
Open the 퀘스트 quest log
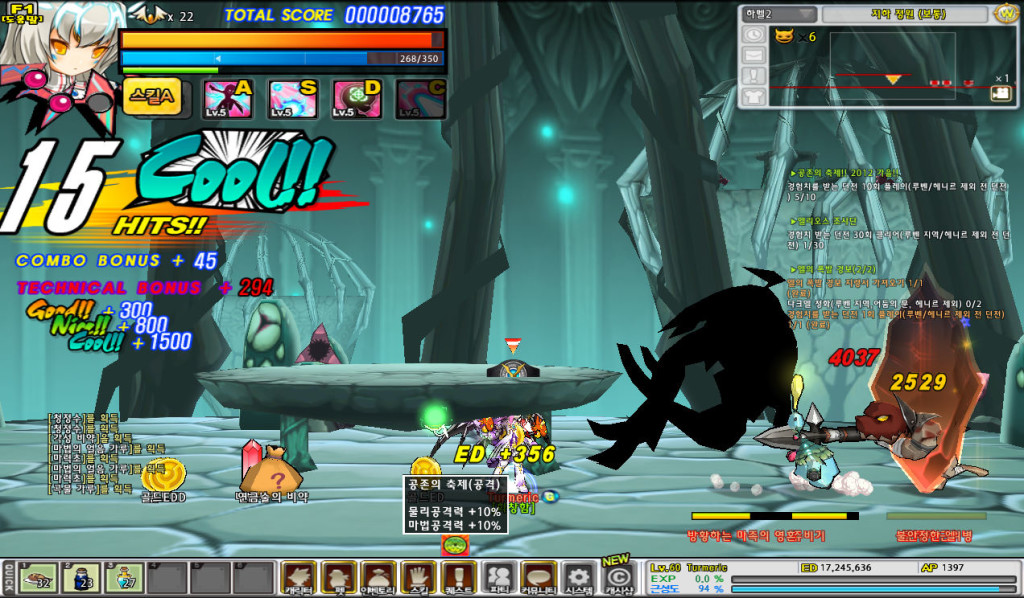pos(458,577)
